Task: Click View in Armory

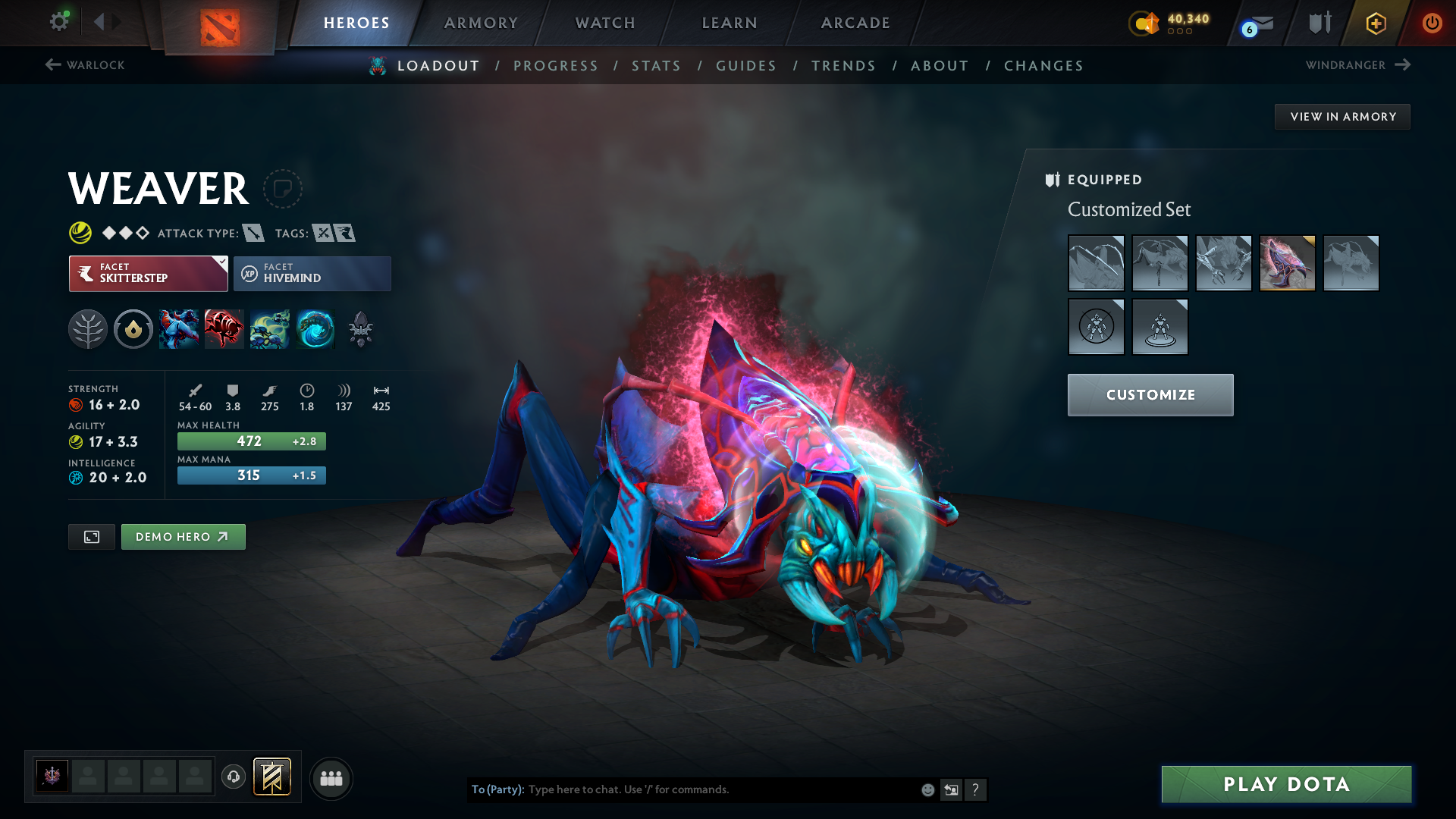Action: [x=1342, y=117]
